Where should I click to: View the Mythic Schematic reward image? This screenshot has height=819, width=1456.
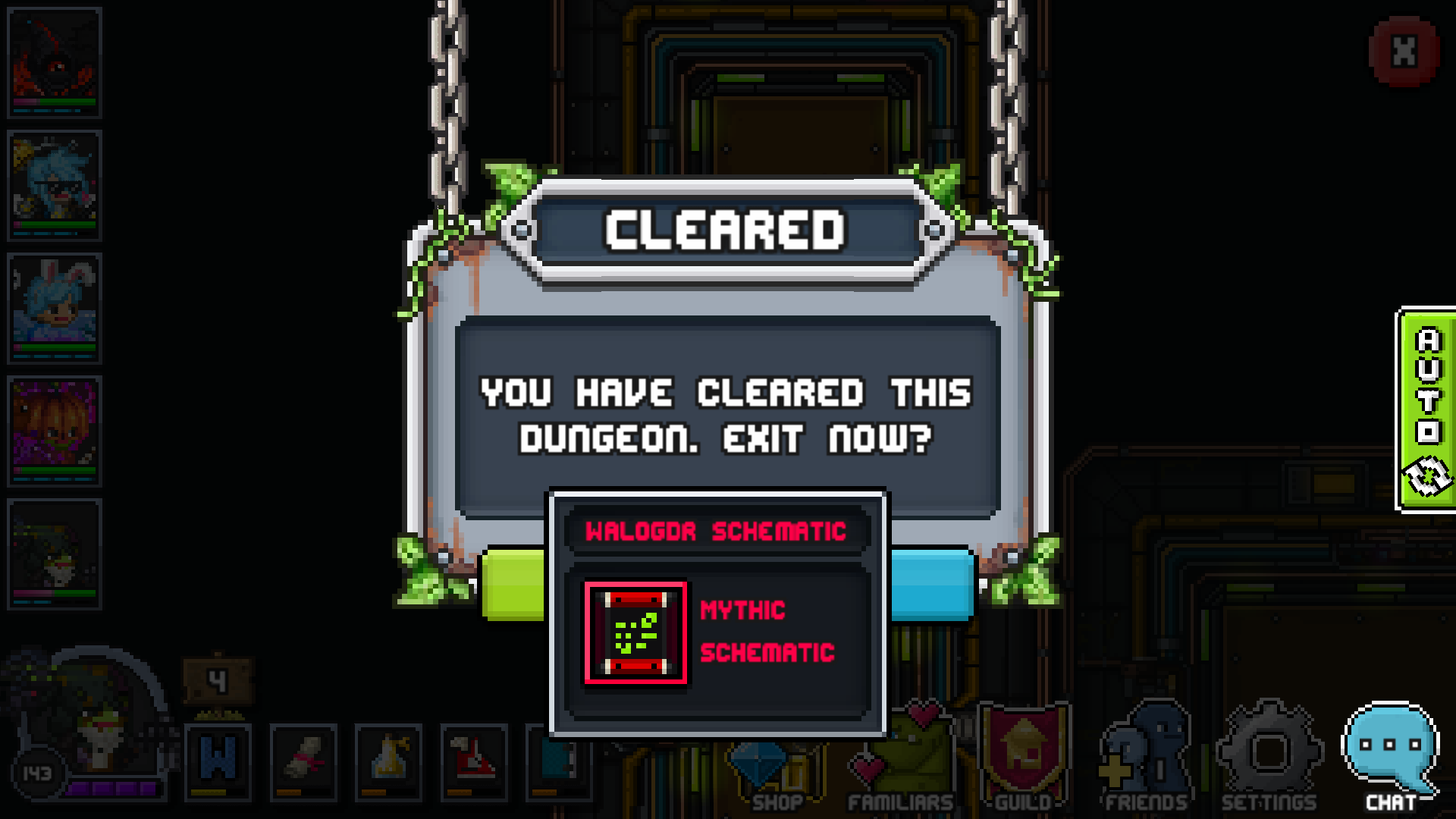coord(635,631)
